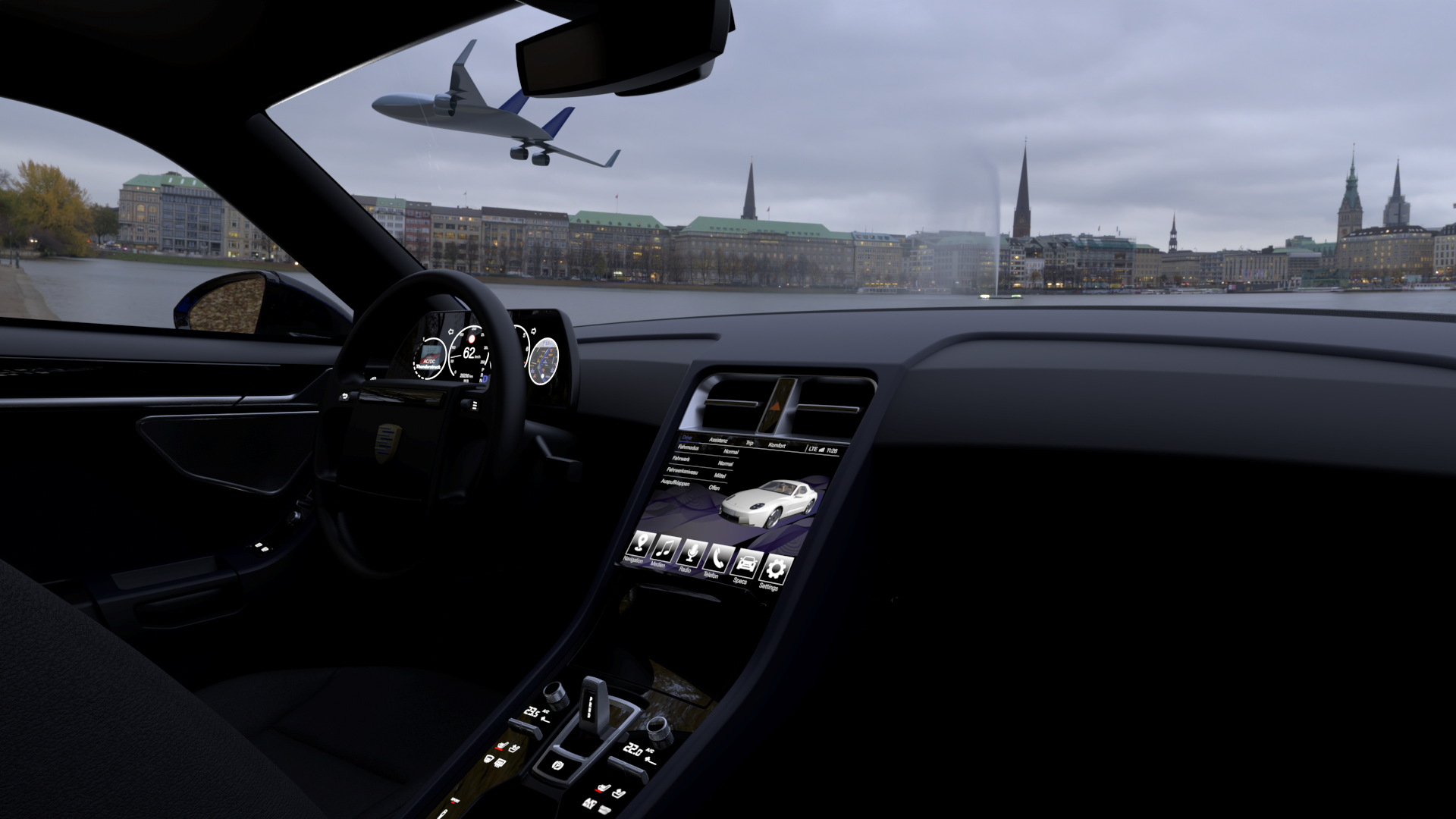1456x819 pixels.
Task: Switch to the Trip tab
Action: coord(749,443)
